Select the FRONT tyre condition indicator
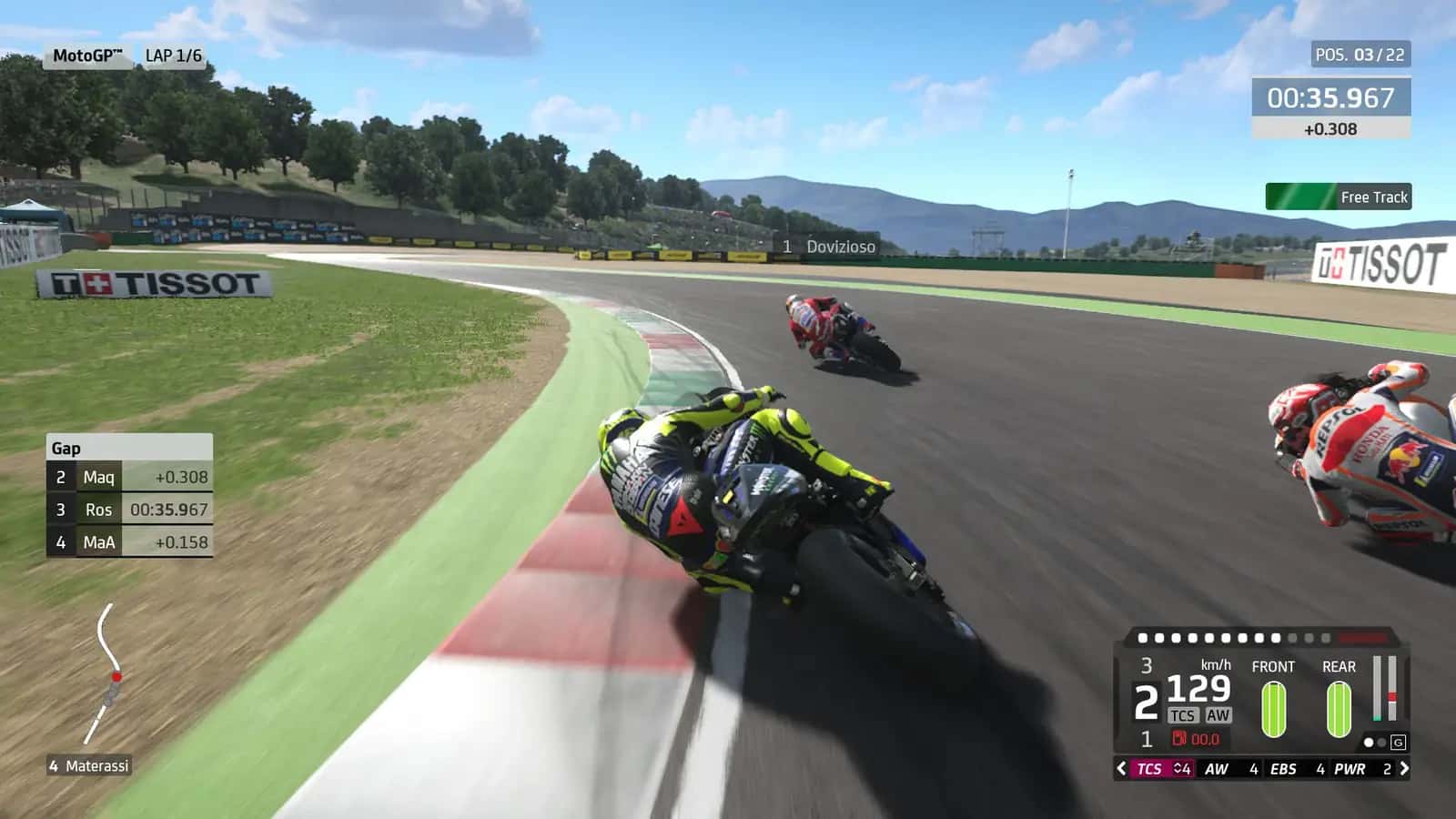Image resolution: width=1456 pixels, height=819 pixels. pos(1274,709)
